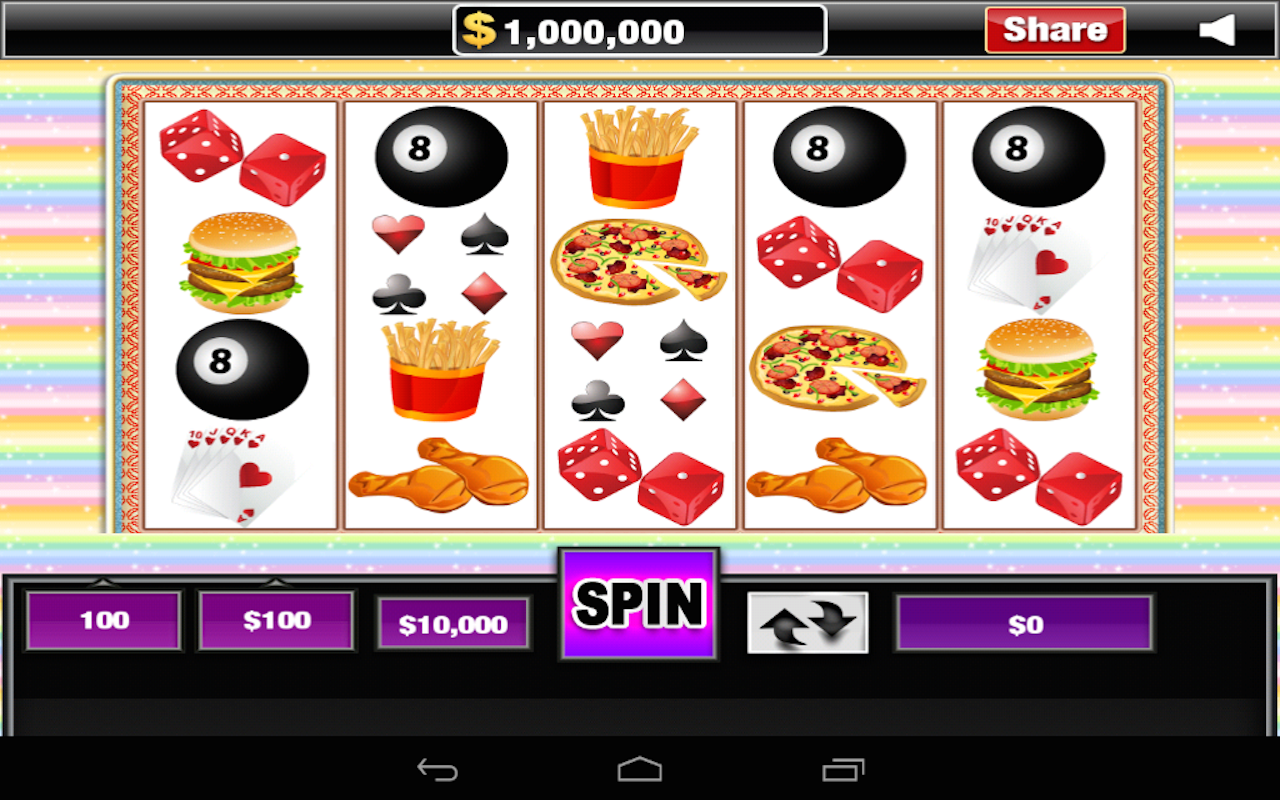Show recent apps in navigation bar

[843, 770]
